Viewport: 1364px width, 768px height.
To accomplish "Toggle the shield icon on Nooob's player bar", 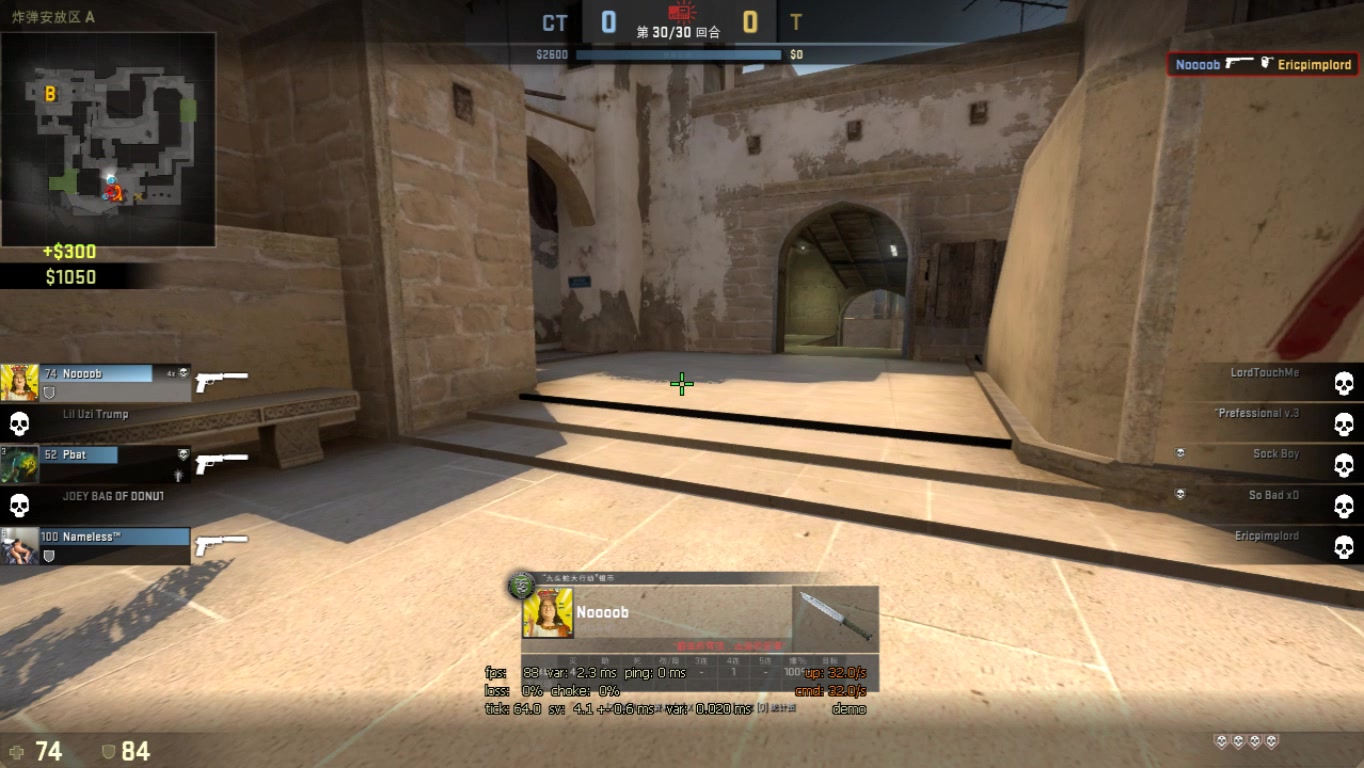I will [x=49, y=392].
